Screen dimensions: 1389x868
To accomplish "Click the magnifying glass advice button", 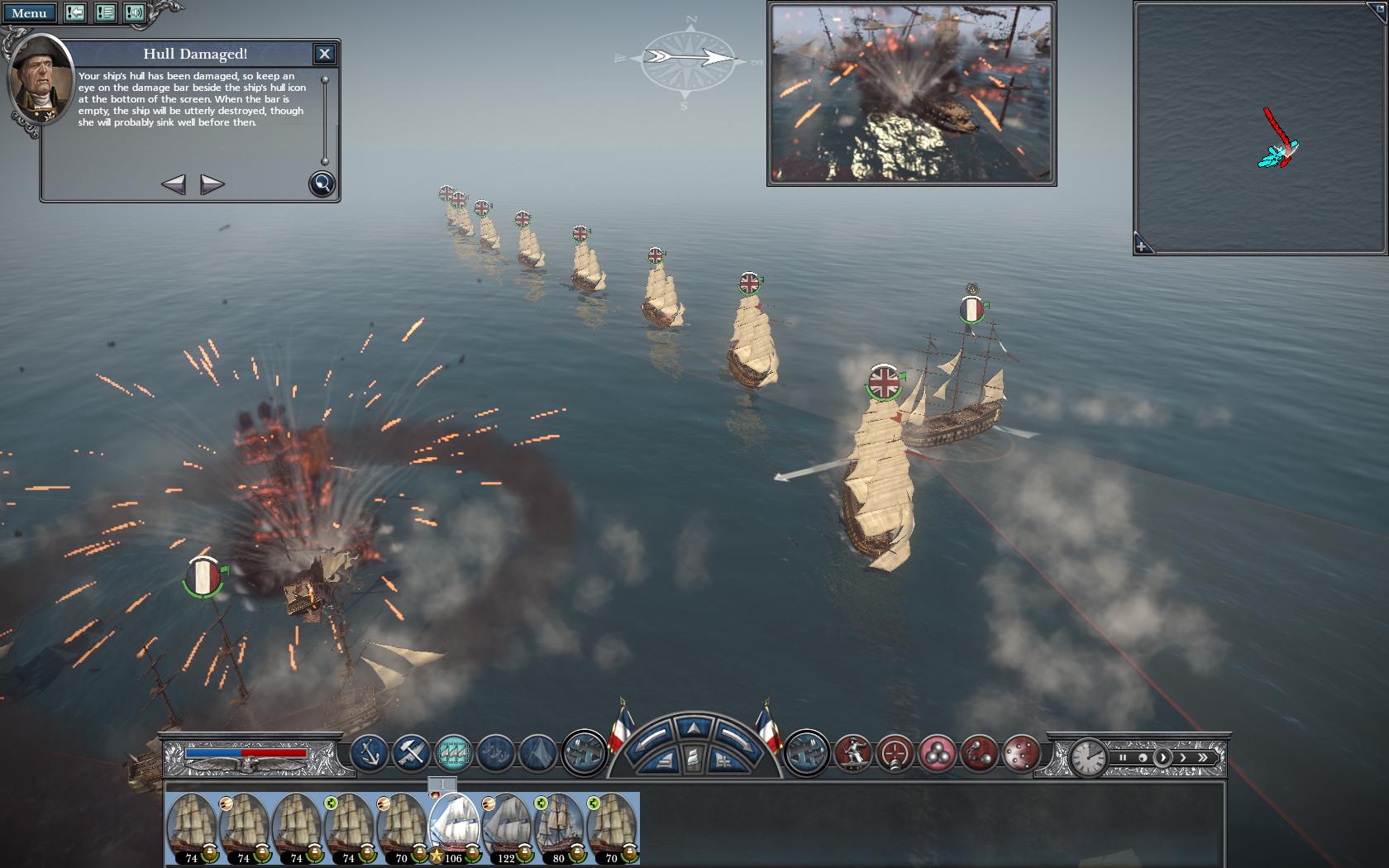I will pos(322,184).
